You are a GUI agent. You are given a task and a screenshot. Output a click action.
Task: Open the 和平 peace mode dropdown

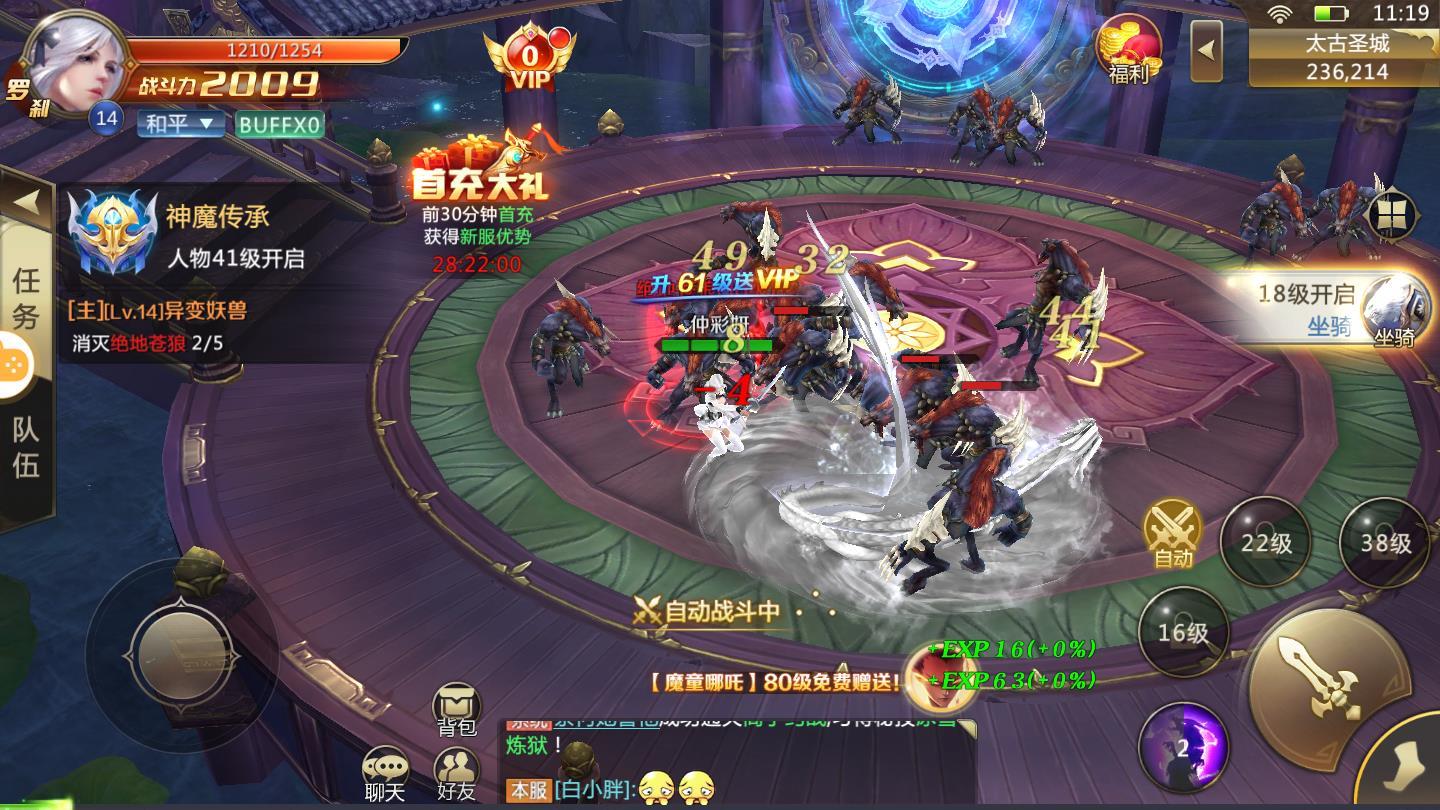(x=178, y=123)
